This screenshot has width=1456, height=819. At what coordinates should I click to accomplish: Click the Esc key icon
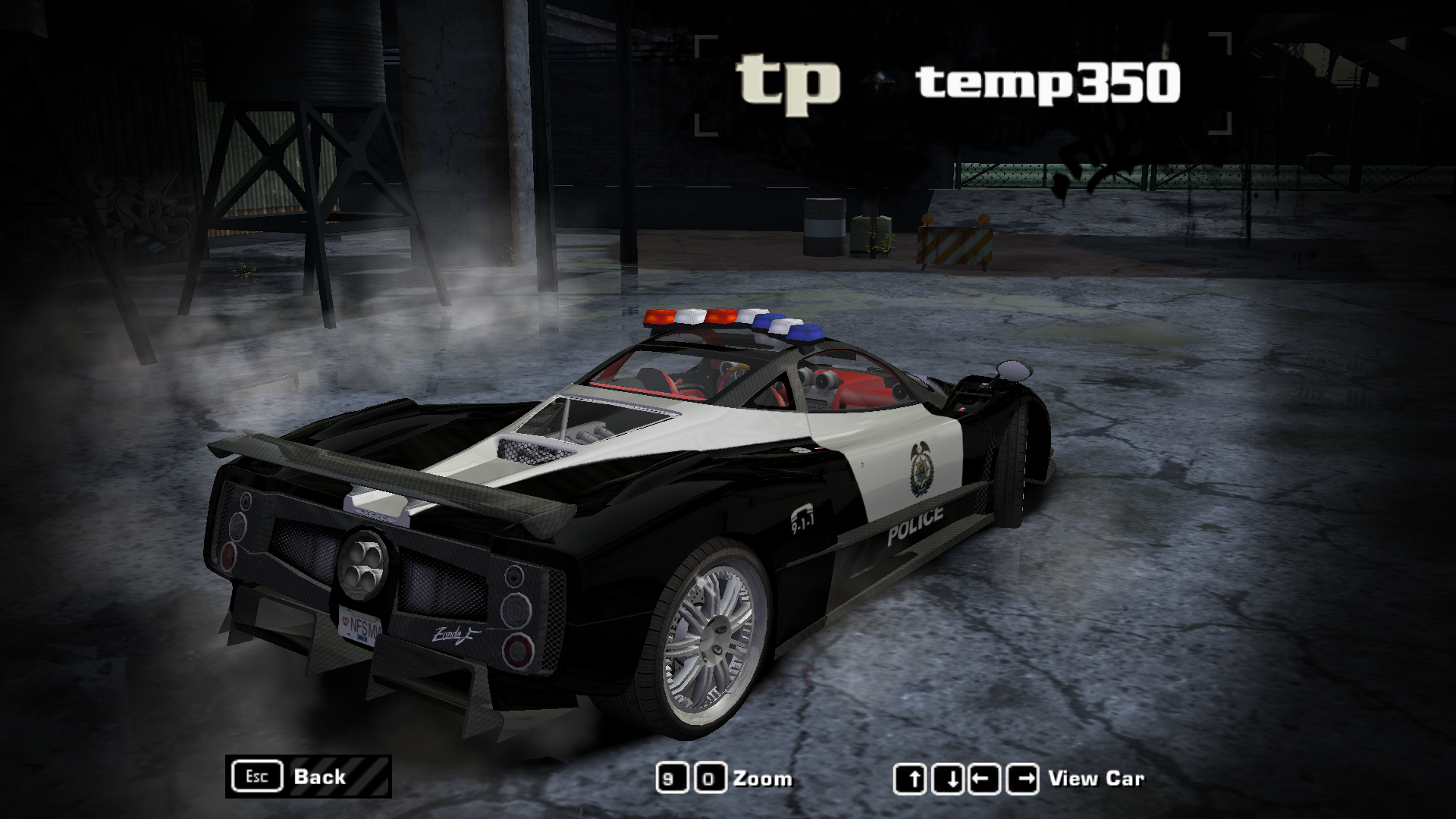coord(257,775)
